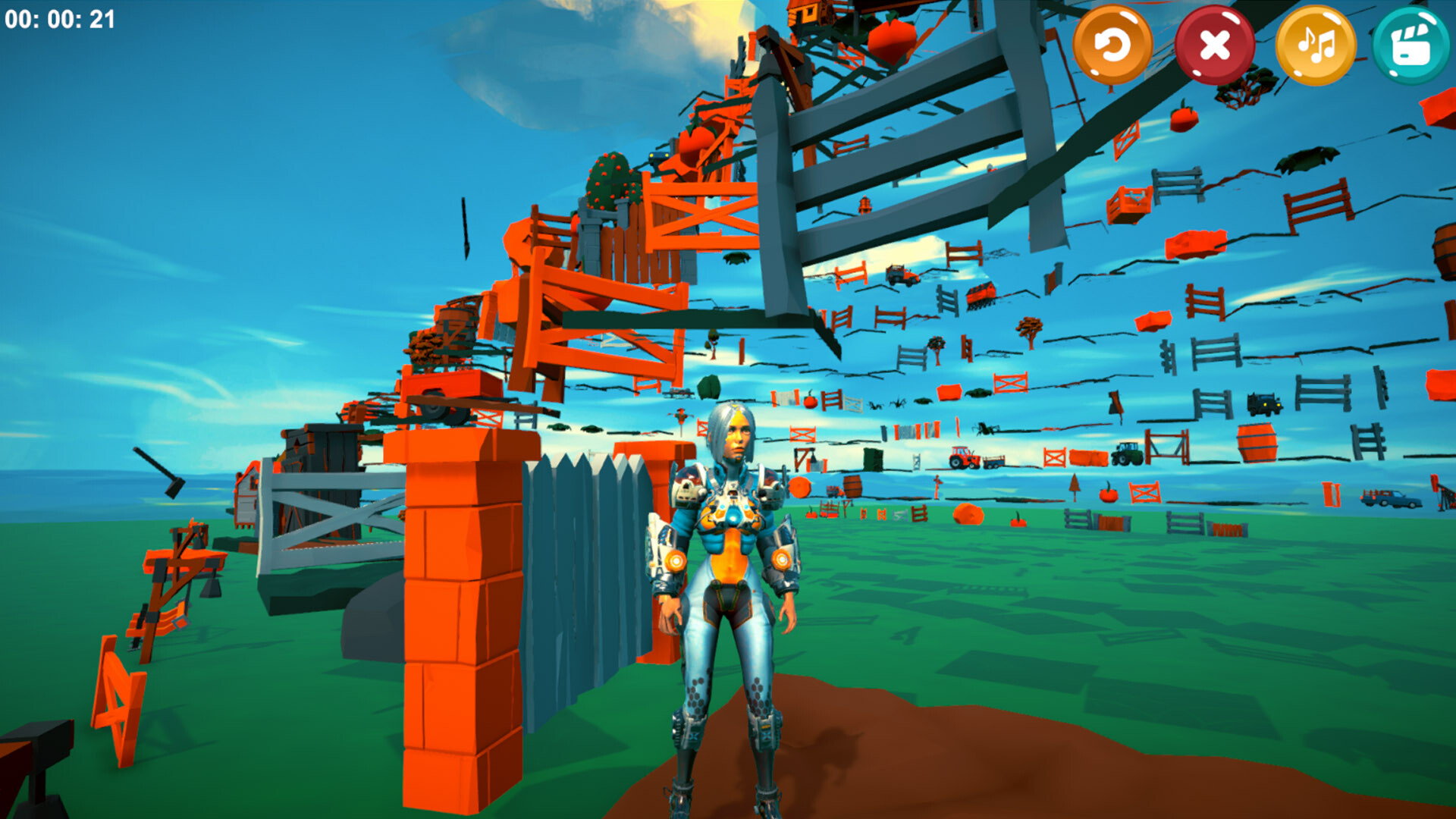Open the teal clapperboard video button
Image resolution: width=1456 pixels, height=819 pixels.
(x=1410, y=46)
